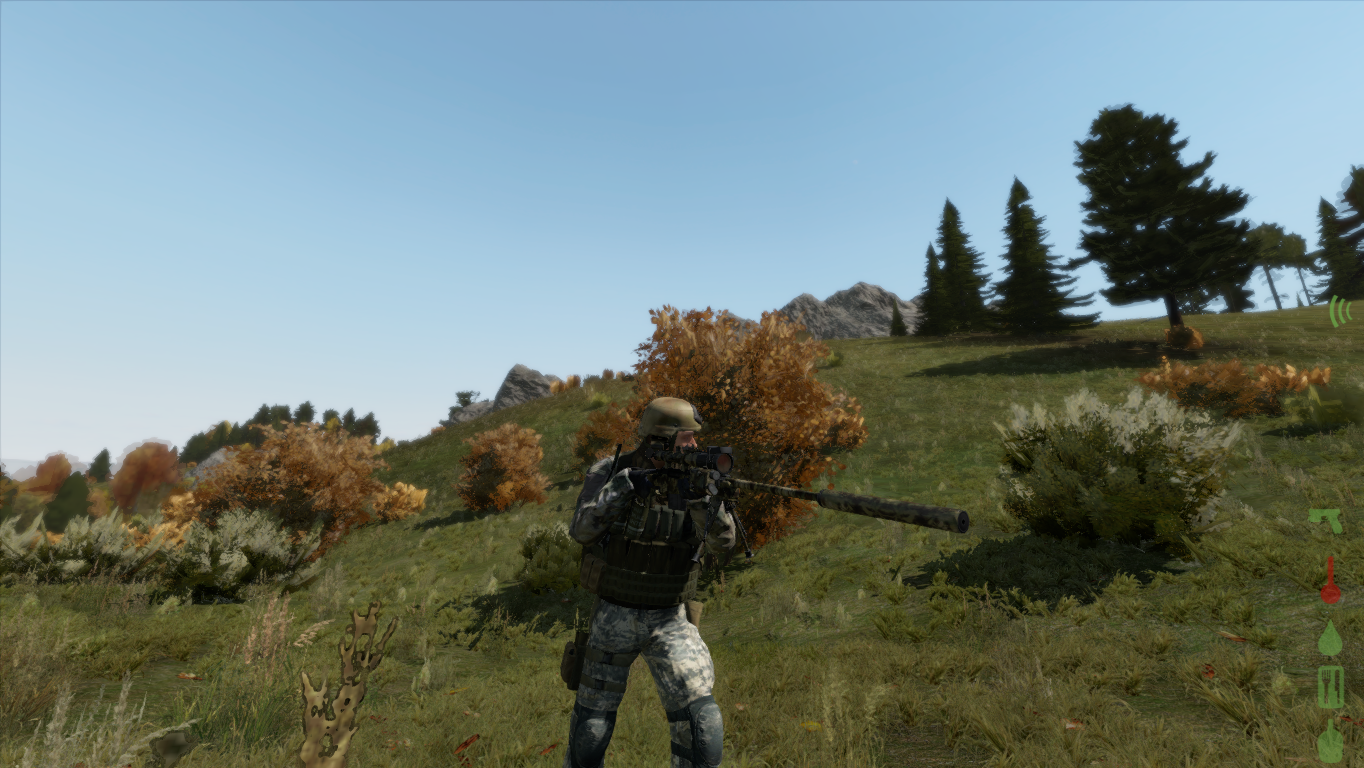This screenshot has height=768, width=1364.
Task: Select the green pistol icon
Action: (1326, 521)
